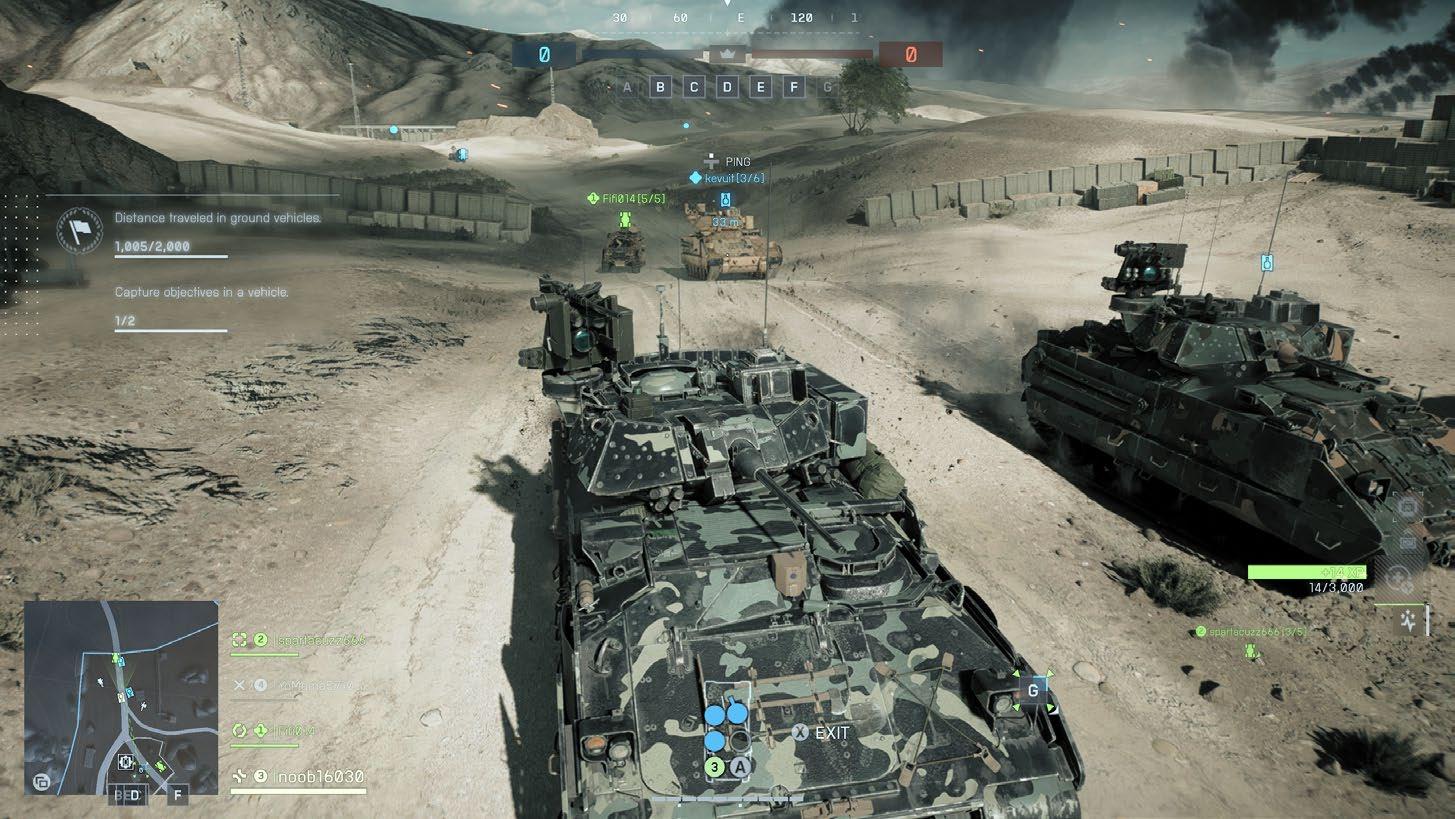Viewport: 1455px width, 819px height.
Task: Select objective D in the top flag row
Action: [727, 87]
